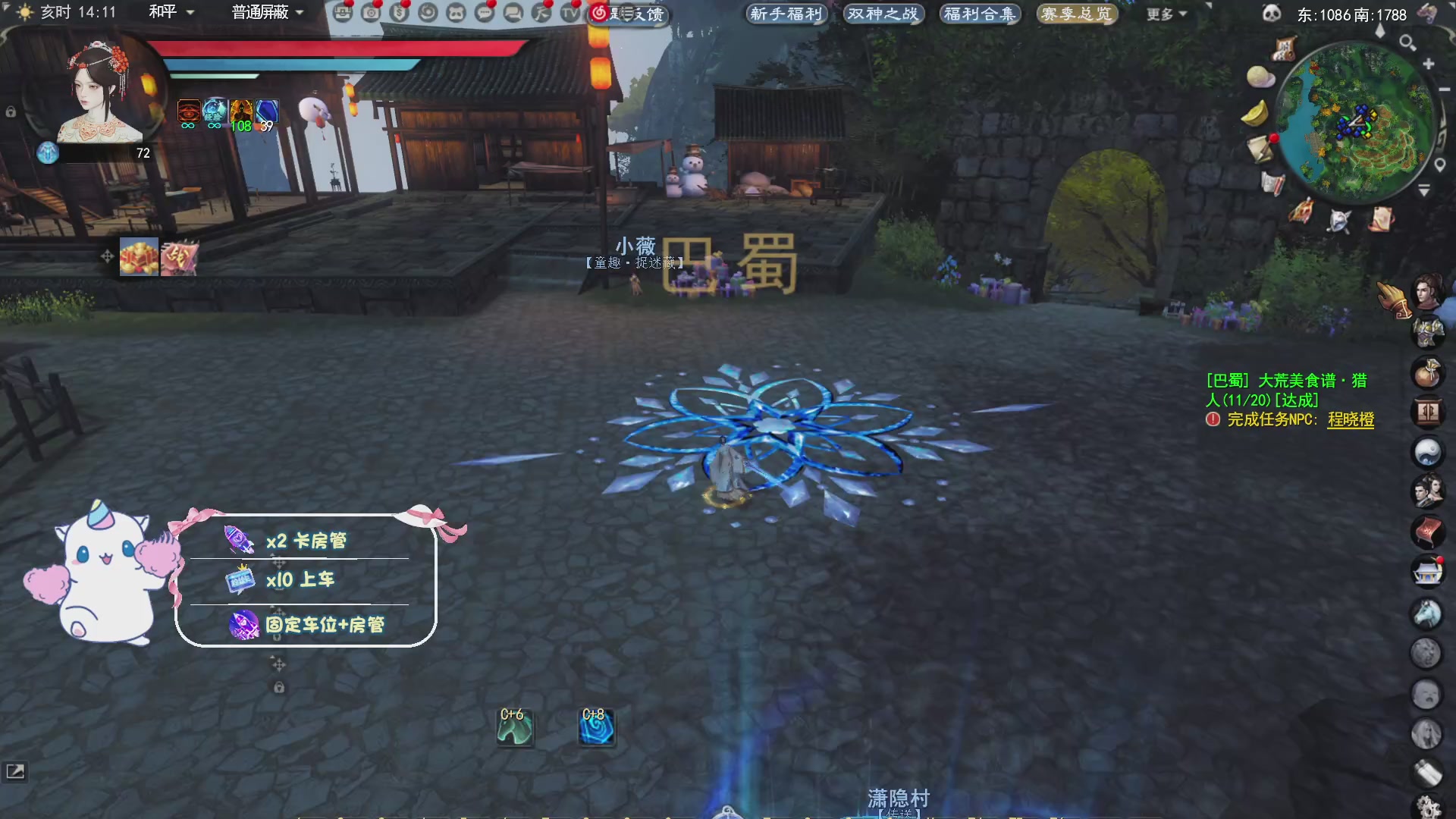
Task: Expand the 普通屏蔽 filter dropdown
Action: (x=263, y=13)
